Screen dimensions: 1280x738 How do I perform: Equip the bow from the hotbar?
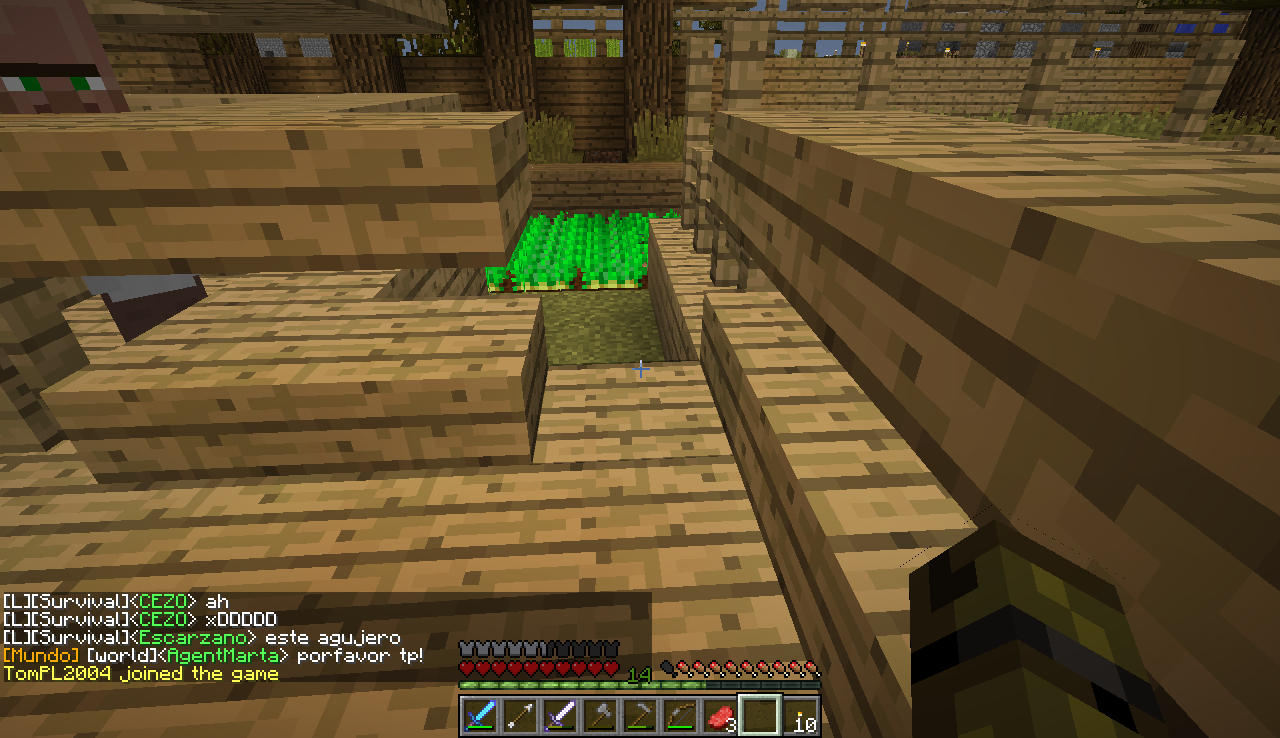click(680, 716)
